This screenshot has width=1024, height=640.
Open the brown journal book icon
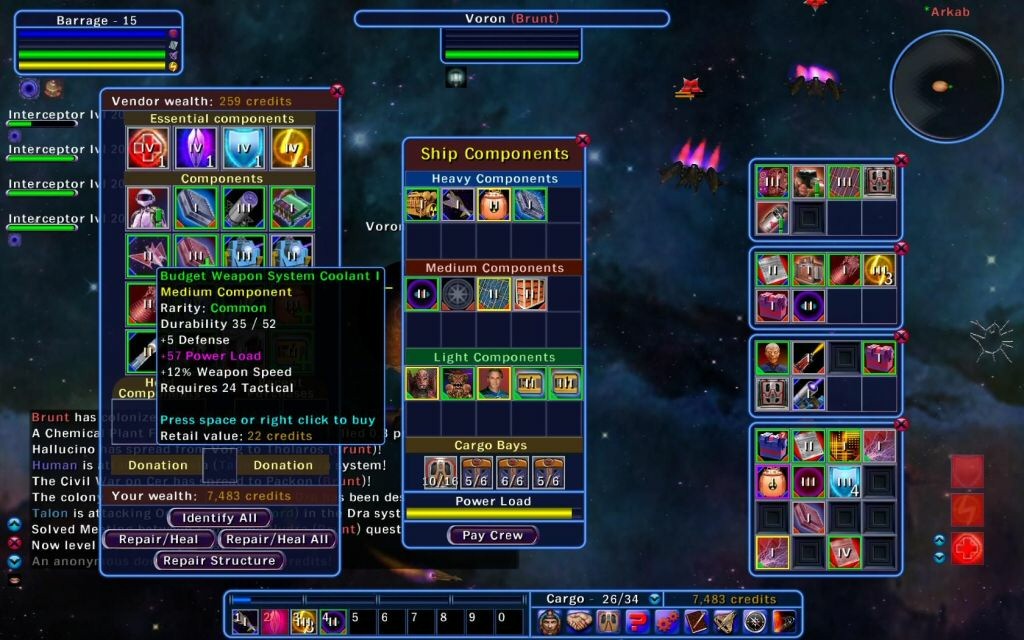[696, 621]
